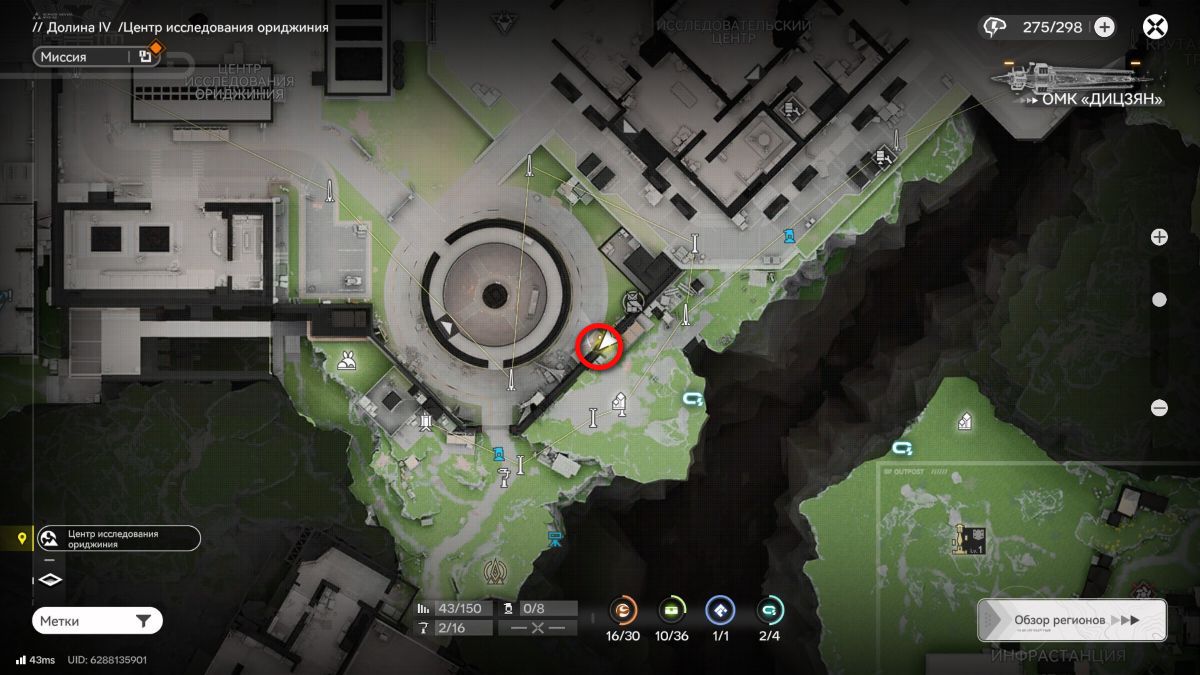This screenshot has height=675, width=1200.
Task: Select the gold arch marker on the map
Action: (x=494, y=571)
